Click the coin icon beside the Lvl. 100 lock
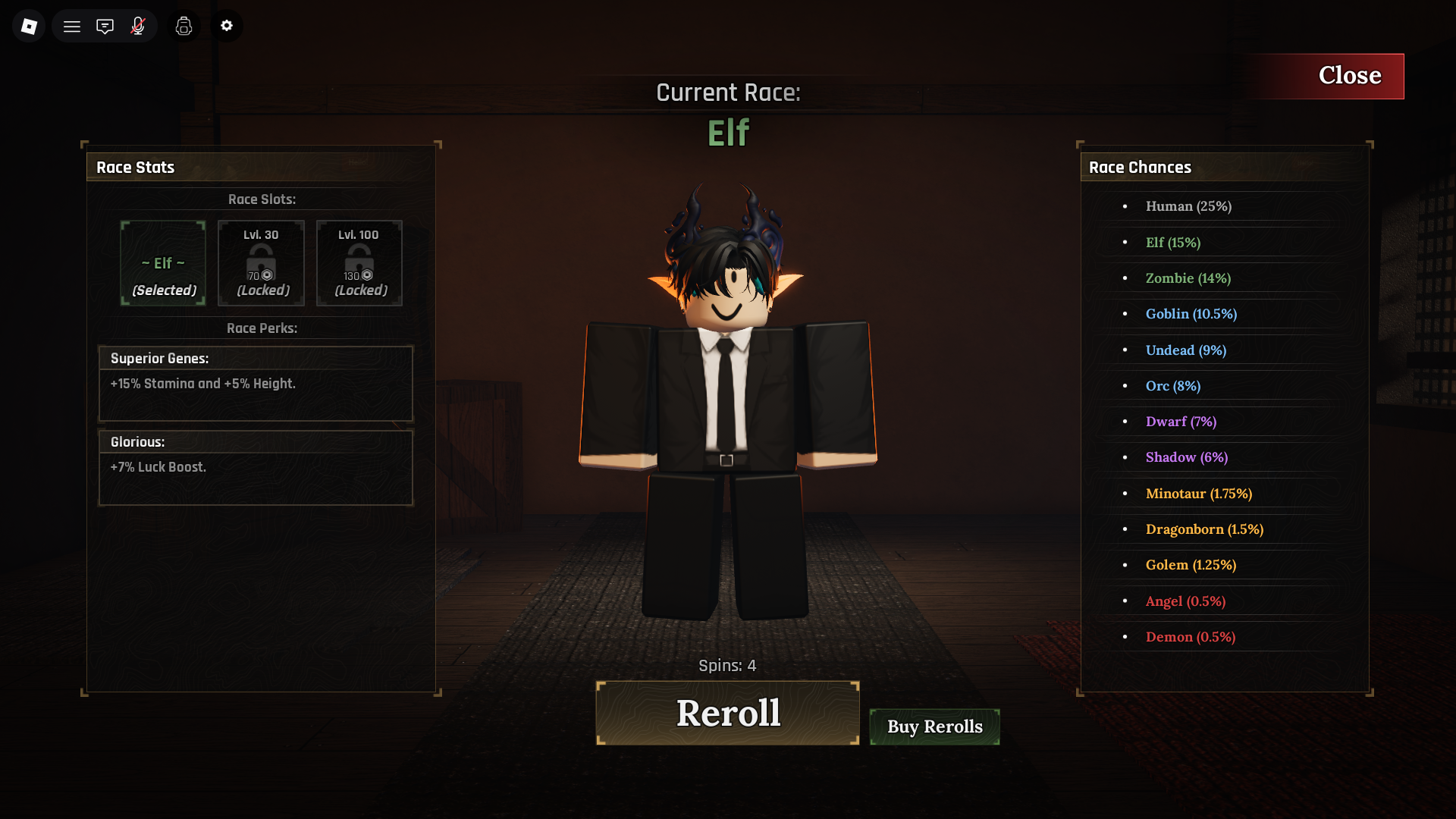The image size is (1456, 819). click(x=366, y=276)
